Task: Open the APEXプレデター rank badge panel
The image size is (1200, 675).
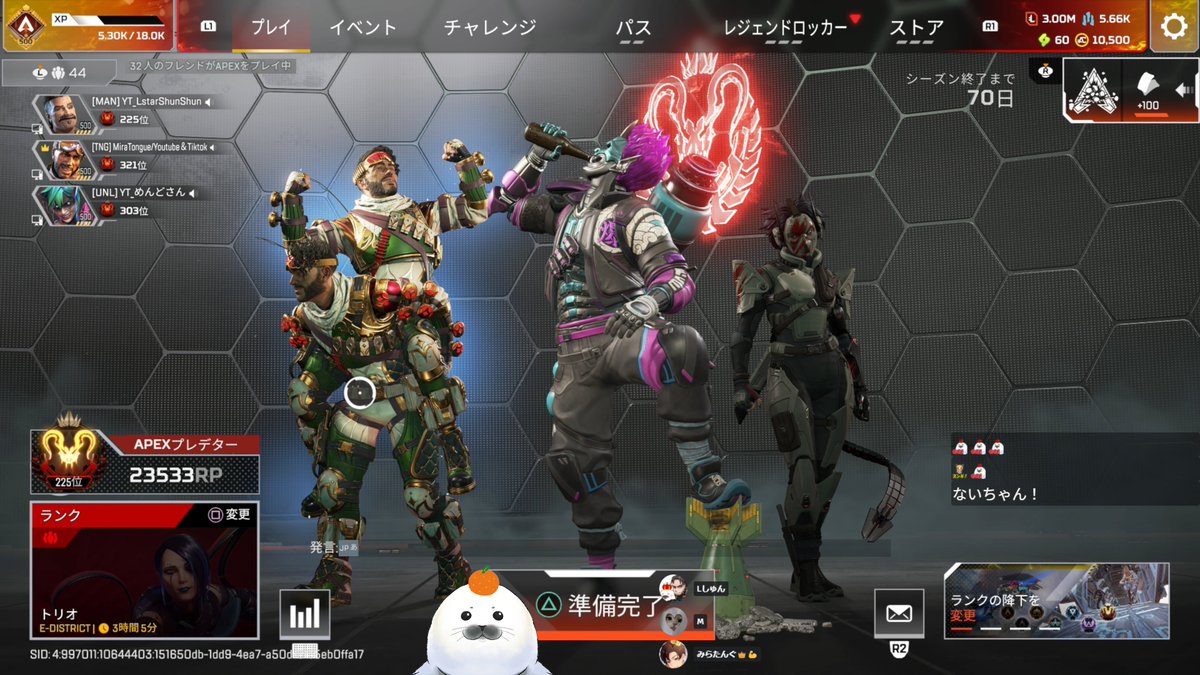Action: pyautogui.click(x=145, y=462)
